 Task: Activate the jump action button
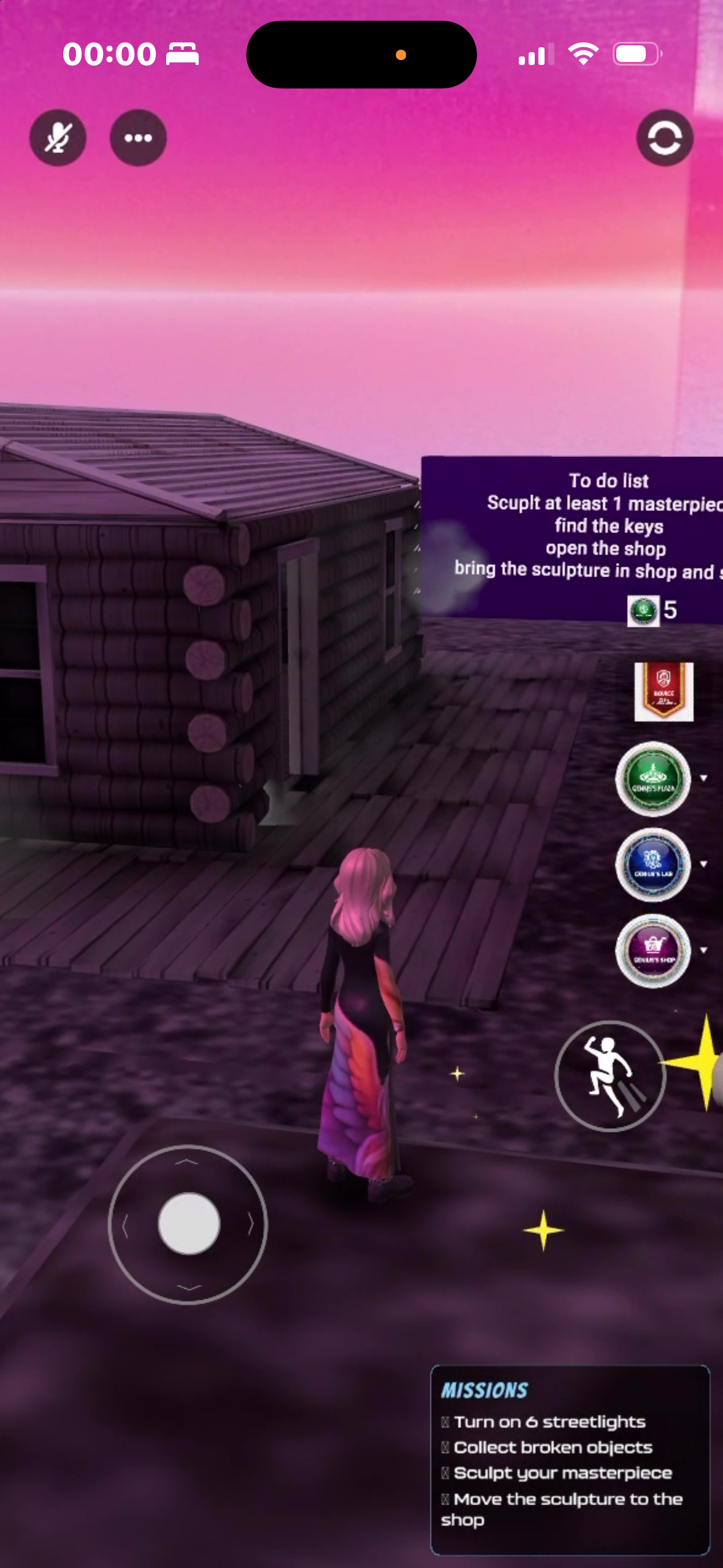pyautogui.click(x=610, y=1075)
